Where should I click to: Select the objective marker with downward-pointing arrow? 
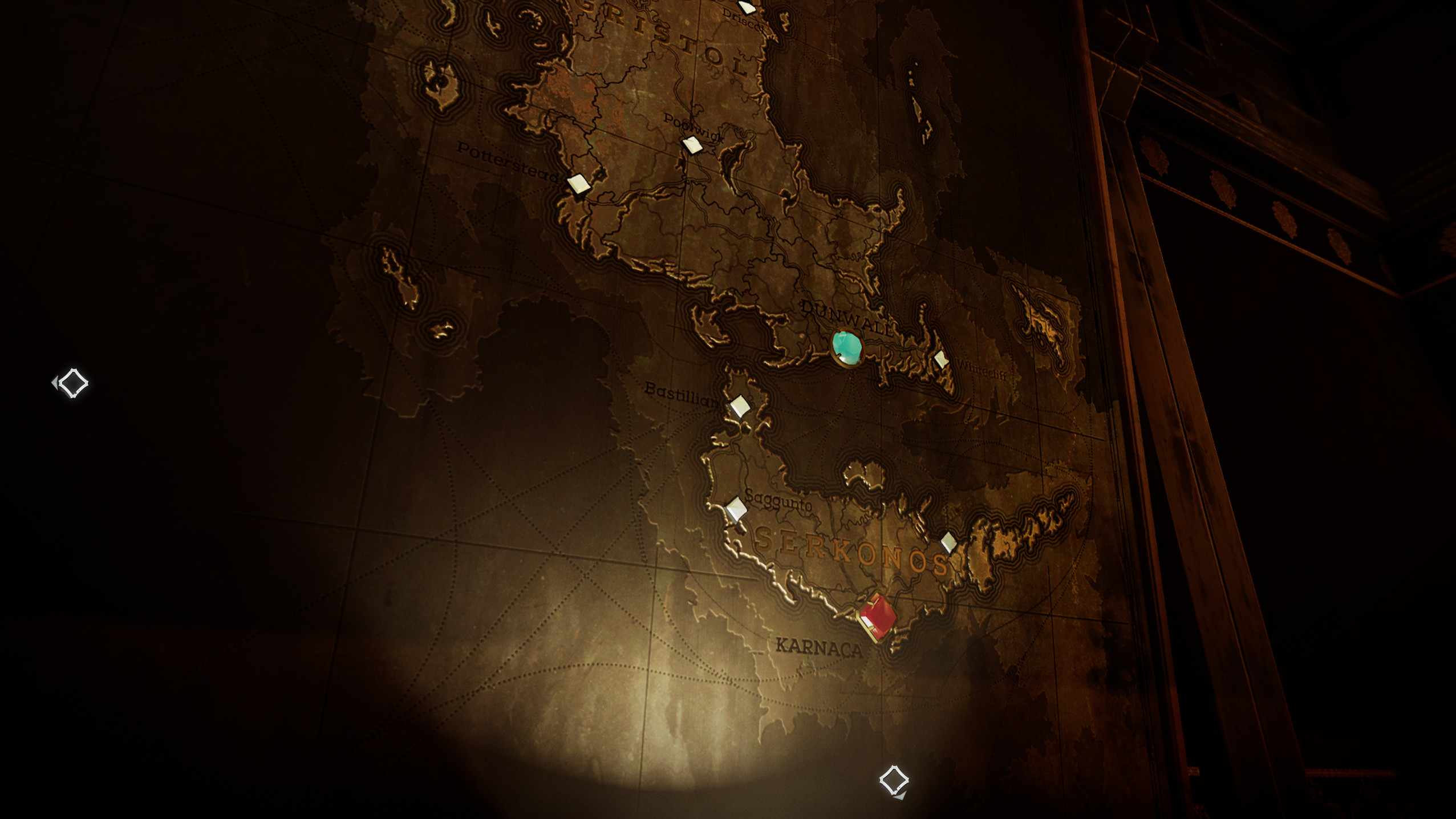click(894, 781)
